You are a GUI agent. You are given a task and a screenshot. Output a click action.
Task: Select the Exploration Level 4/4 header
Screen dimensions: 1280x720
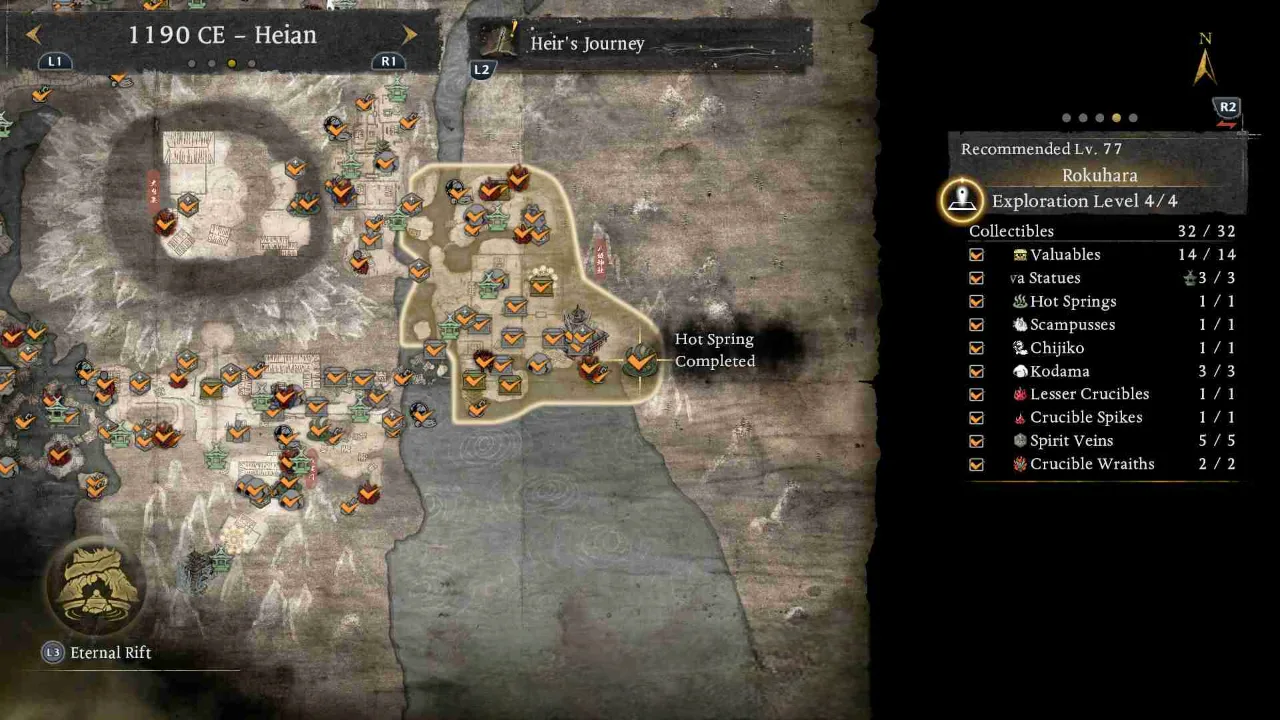pyautogui.click(x=1084, y=201)
